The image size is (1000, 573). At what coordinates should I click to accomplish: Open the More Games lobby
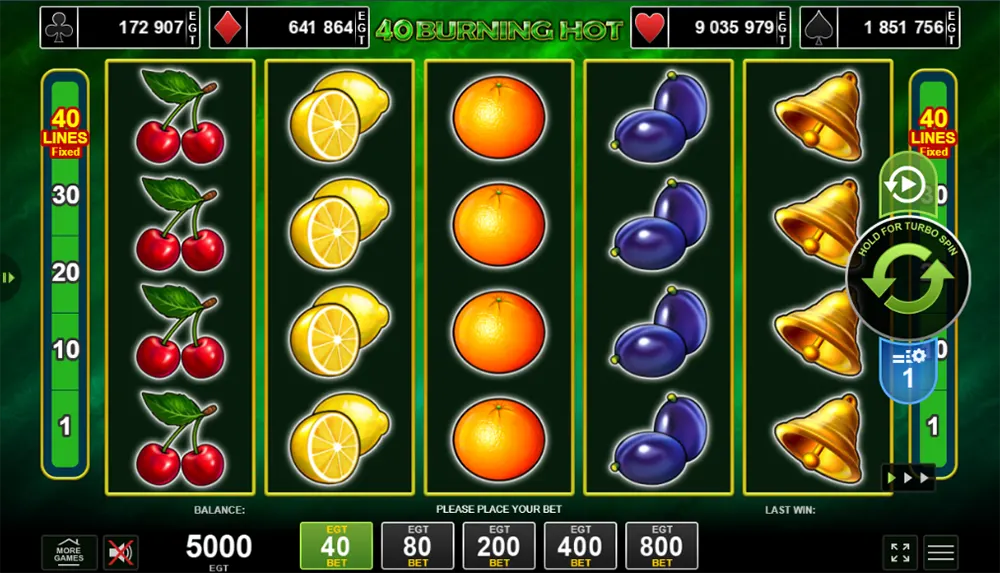(x=69, y=552)
